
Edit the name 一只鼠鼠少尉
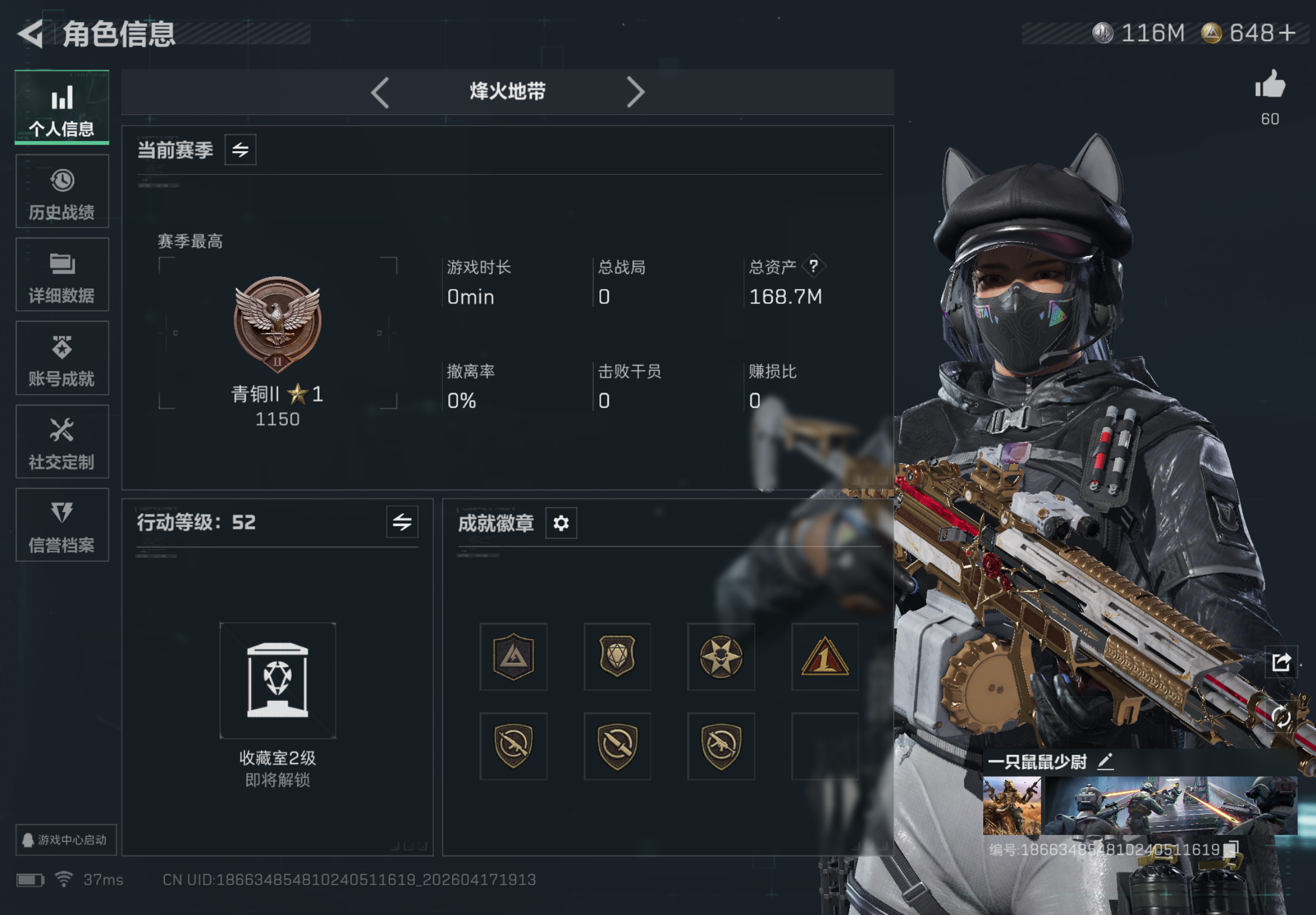click(1105, 762)
